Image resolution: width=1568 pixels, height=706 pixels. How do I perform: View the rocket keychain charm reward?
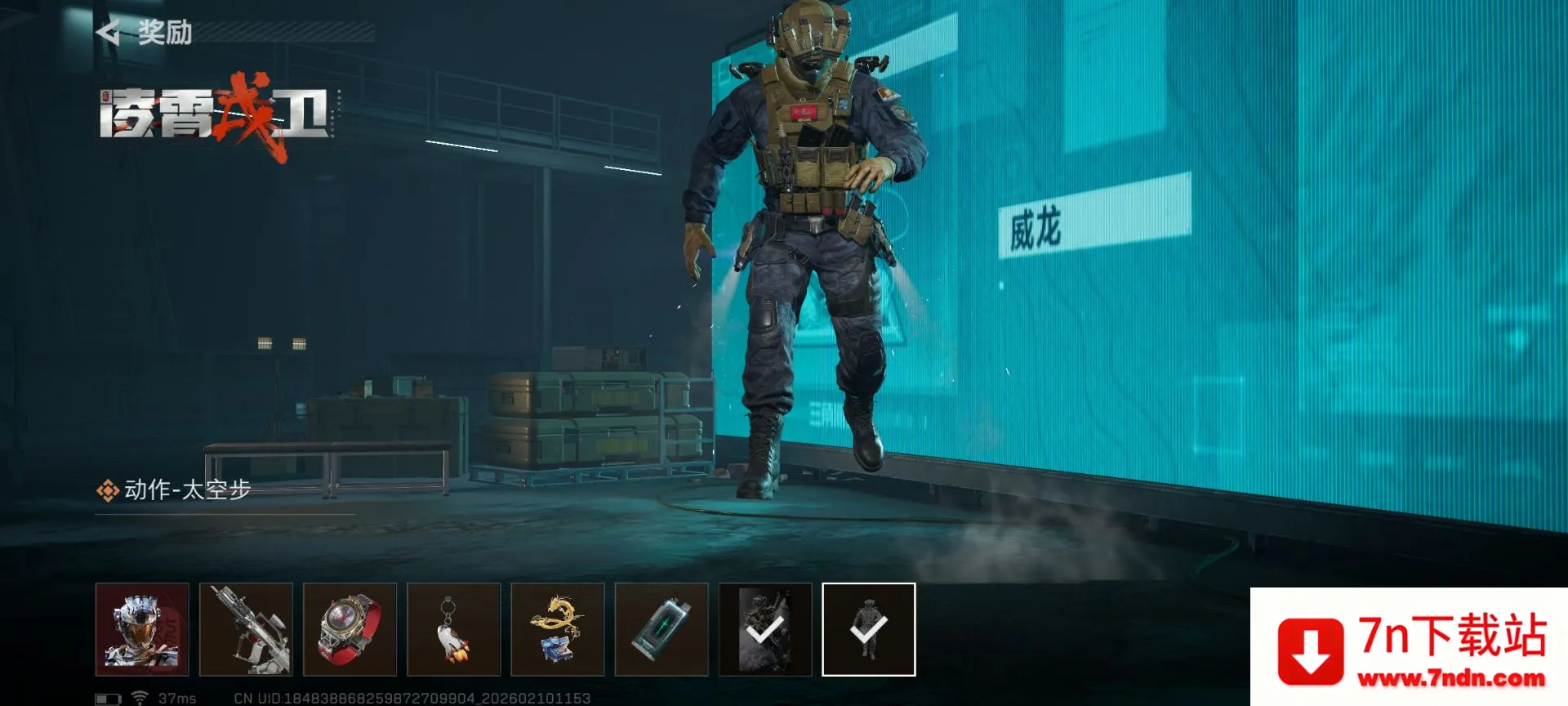tap(453, 629)
